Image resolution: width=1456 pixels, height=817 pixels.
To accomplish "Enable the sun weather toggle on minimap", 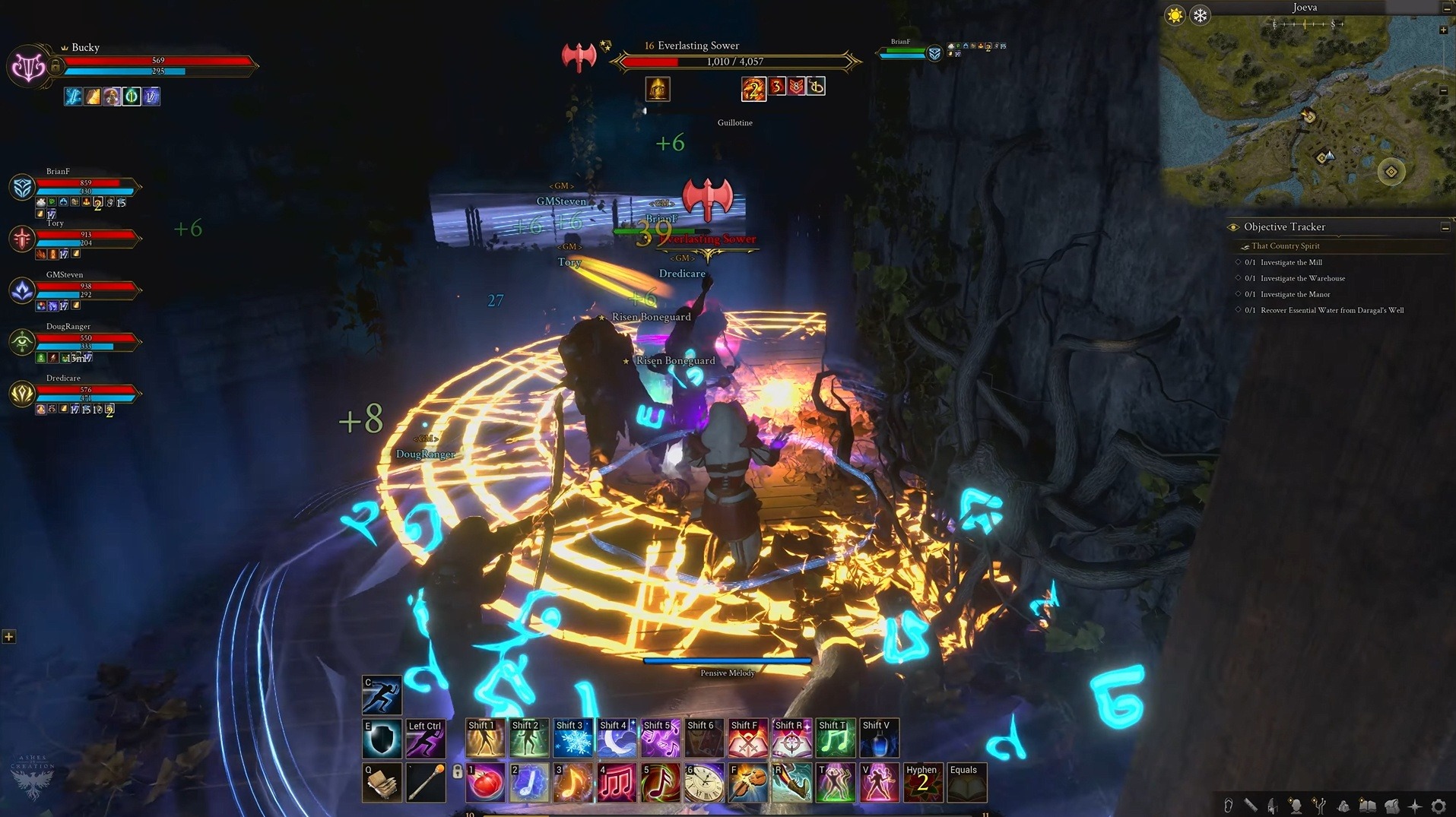I will tap(1175, 15).
